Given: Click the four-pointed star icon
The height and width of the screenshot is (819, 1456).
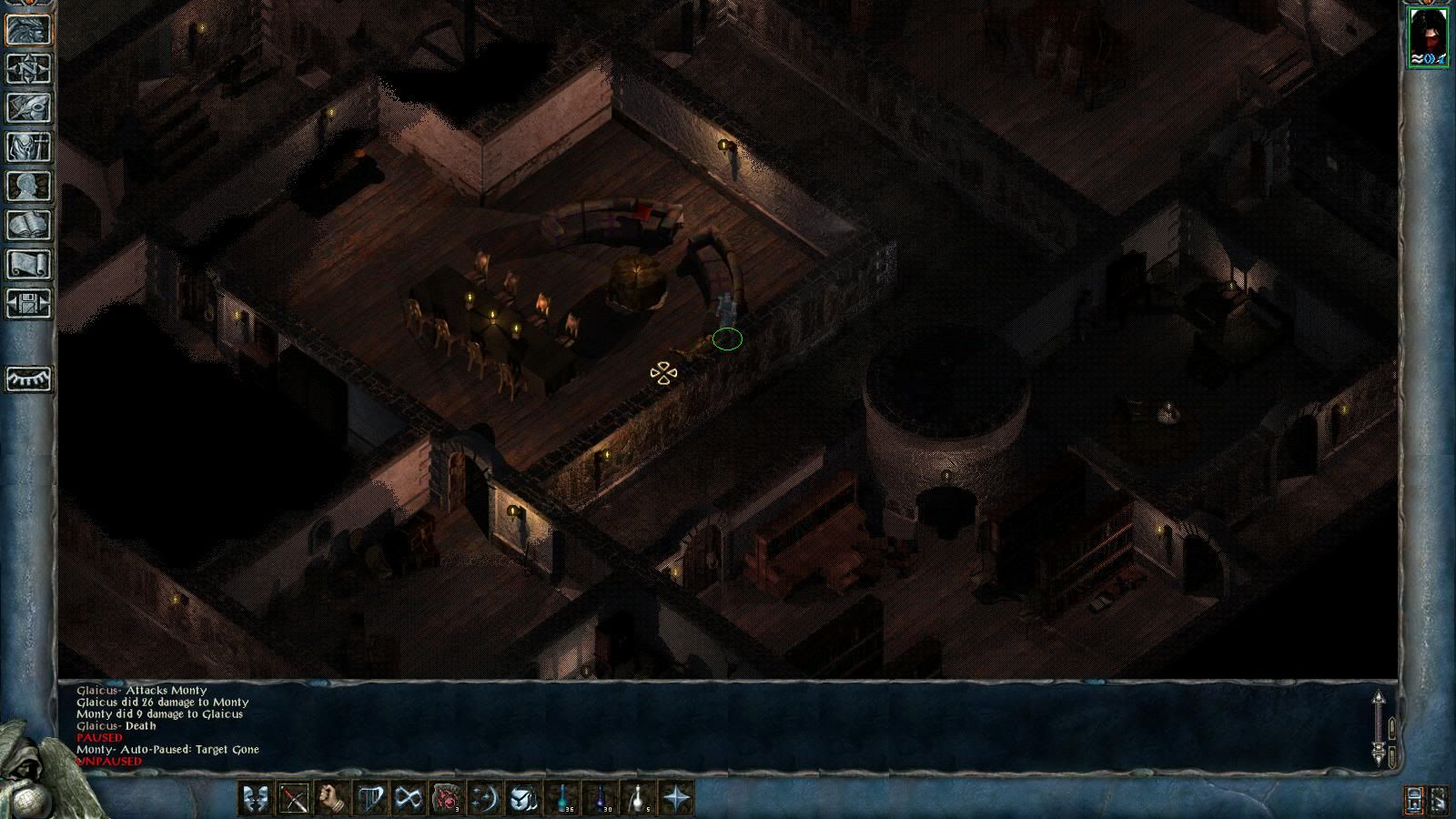Looking at the screenshot, I should tap(677, 799).
